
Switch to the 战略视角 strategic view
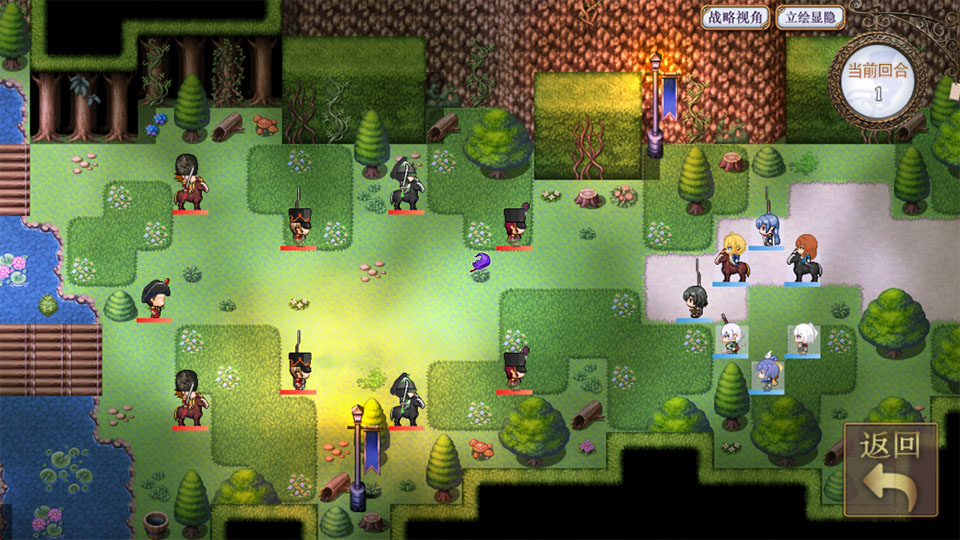(x=735, y=17)
